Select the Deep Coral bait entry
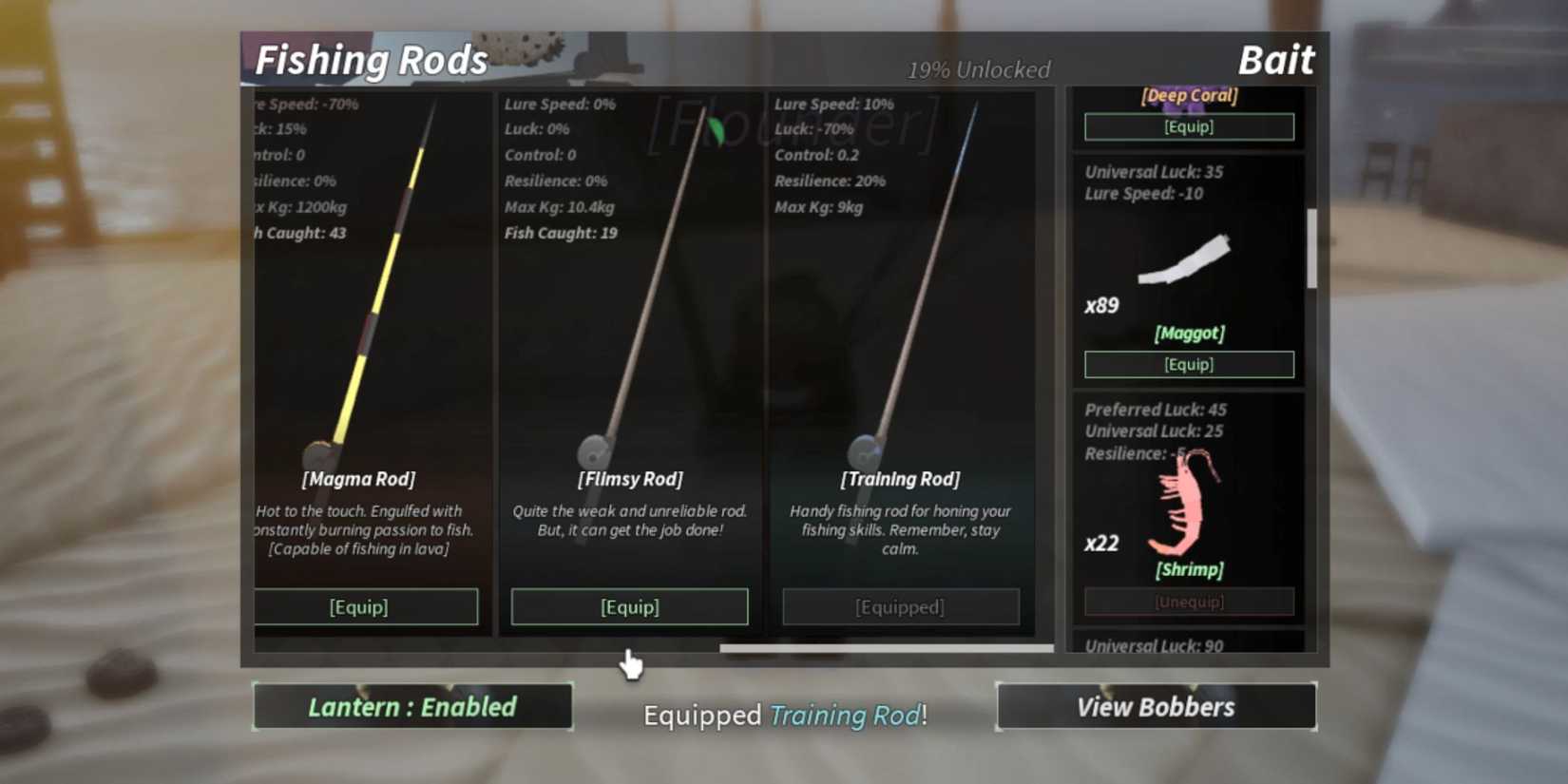Screen dimensions: 1568x784 (1189, 95)
